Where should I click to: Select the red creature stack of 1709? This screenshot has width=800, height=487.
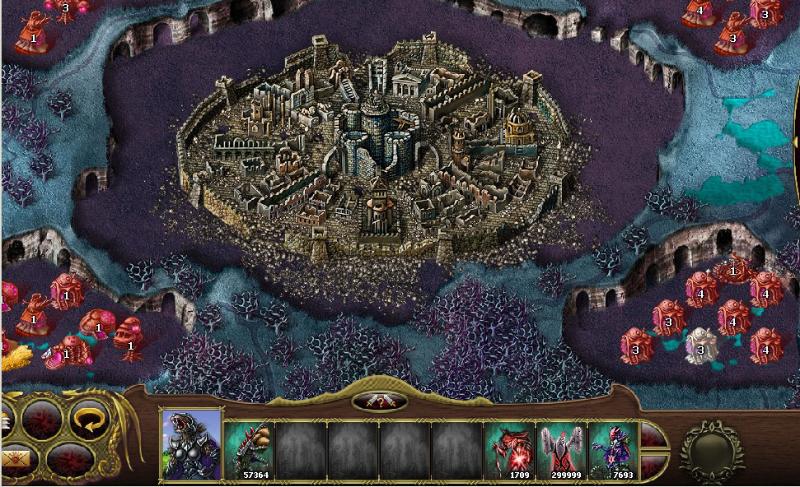(510, 449)
